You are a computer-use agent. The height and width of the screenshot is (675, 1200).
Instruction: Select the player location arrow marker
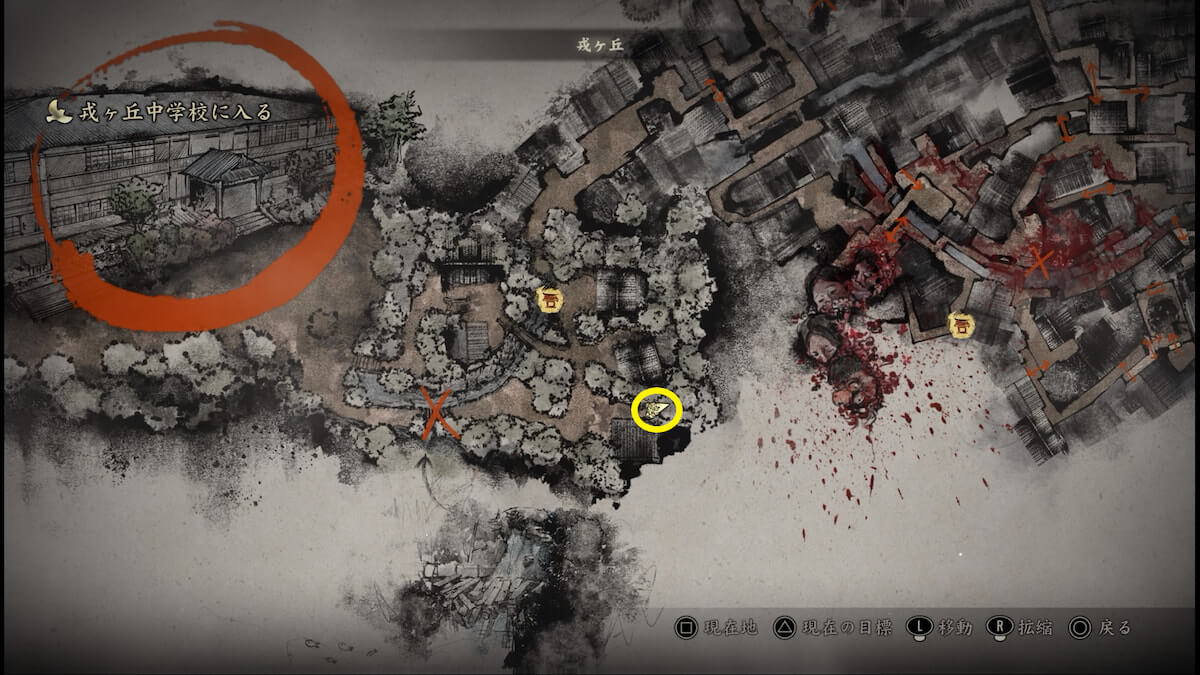656,409
